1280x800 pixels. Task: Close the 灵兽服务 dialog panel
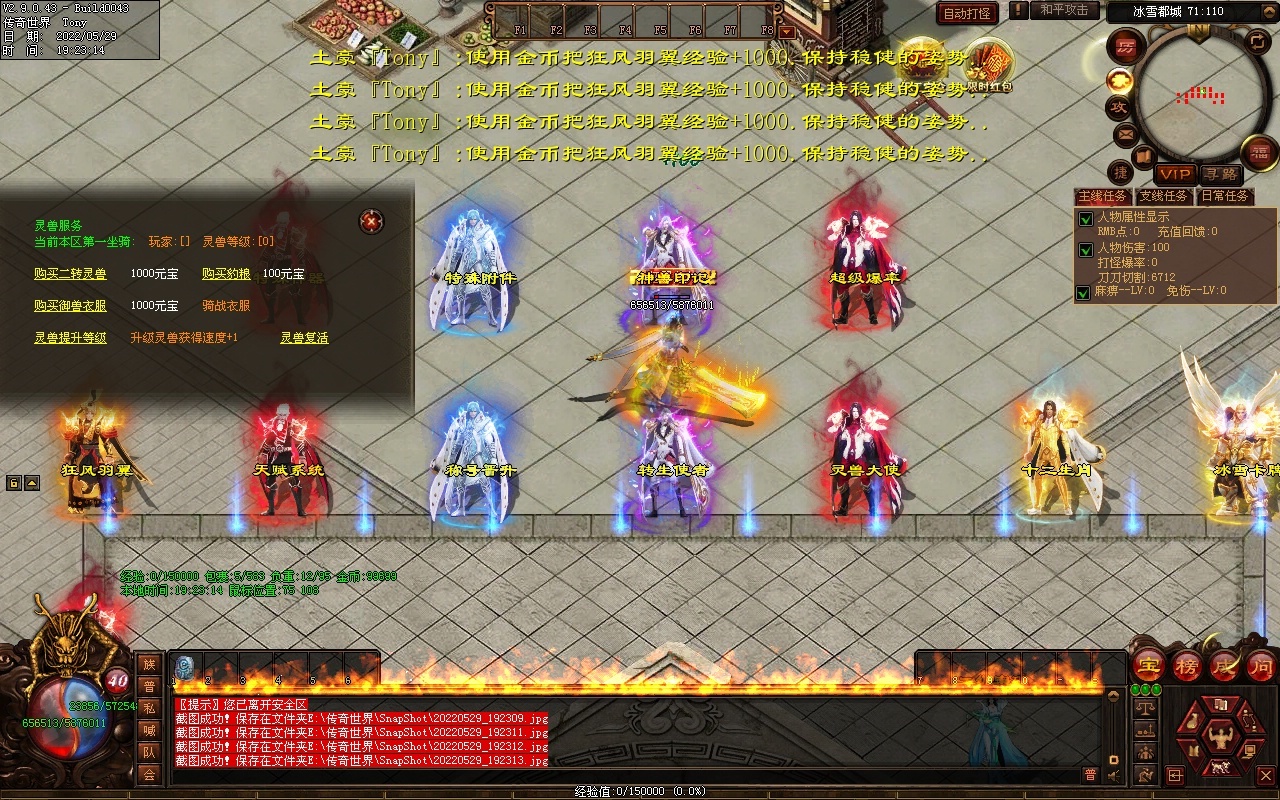(372, 221)
